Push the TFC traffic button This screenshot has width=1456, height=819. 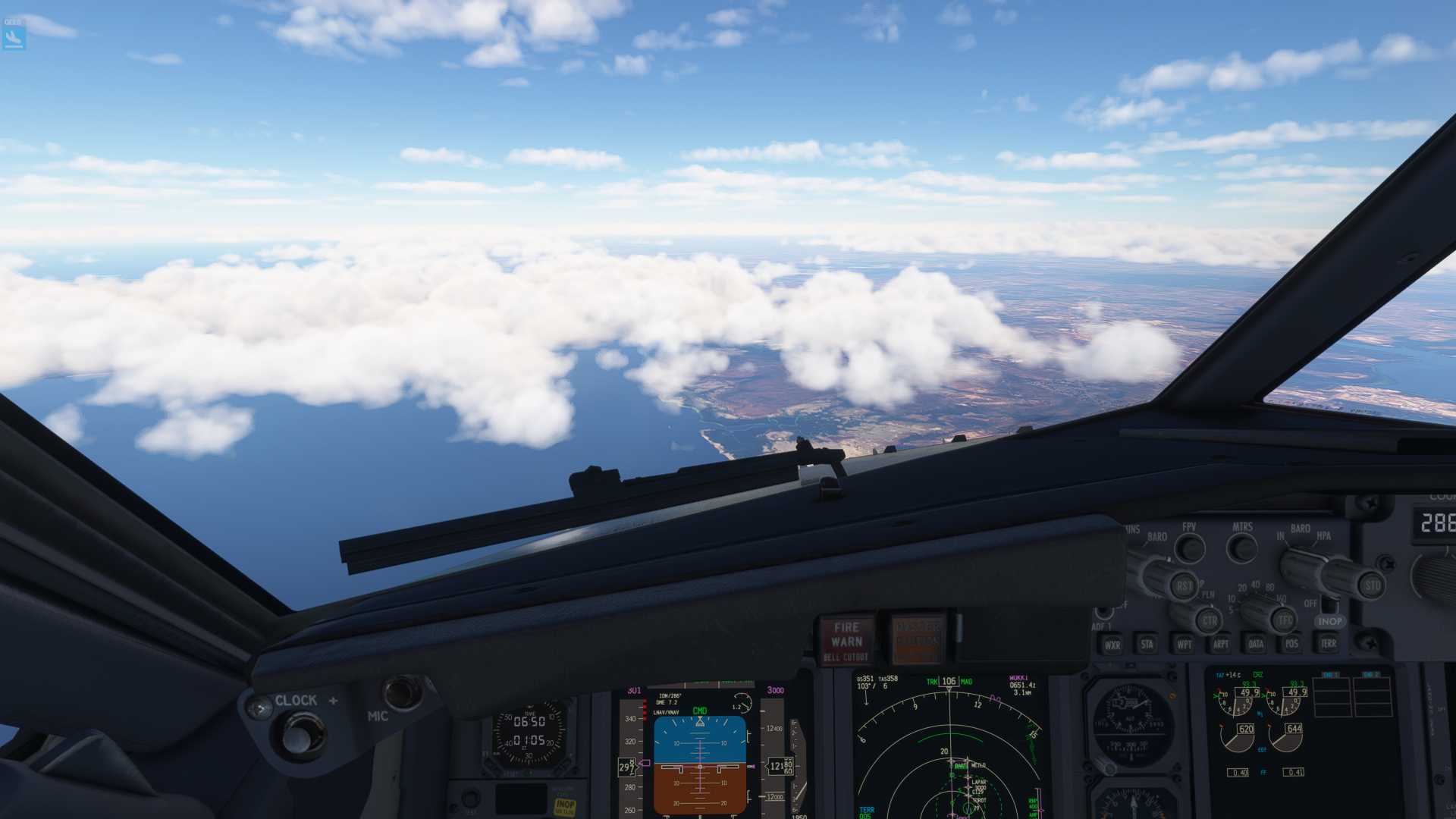(x=1285, y=620)
